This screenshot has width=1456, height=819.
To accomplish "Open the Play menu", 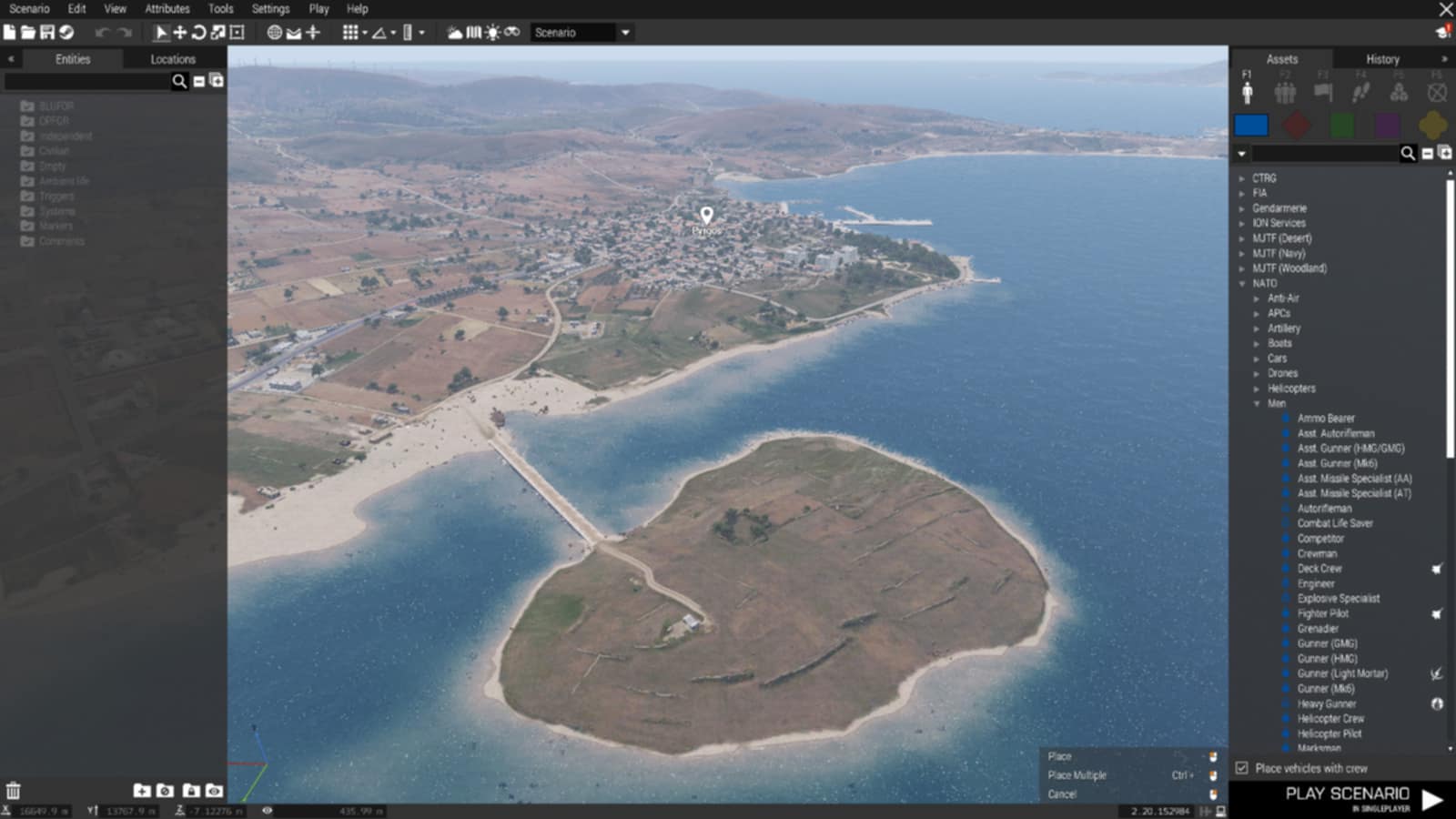I will click(318, 9).
